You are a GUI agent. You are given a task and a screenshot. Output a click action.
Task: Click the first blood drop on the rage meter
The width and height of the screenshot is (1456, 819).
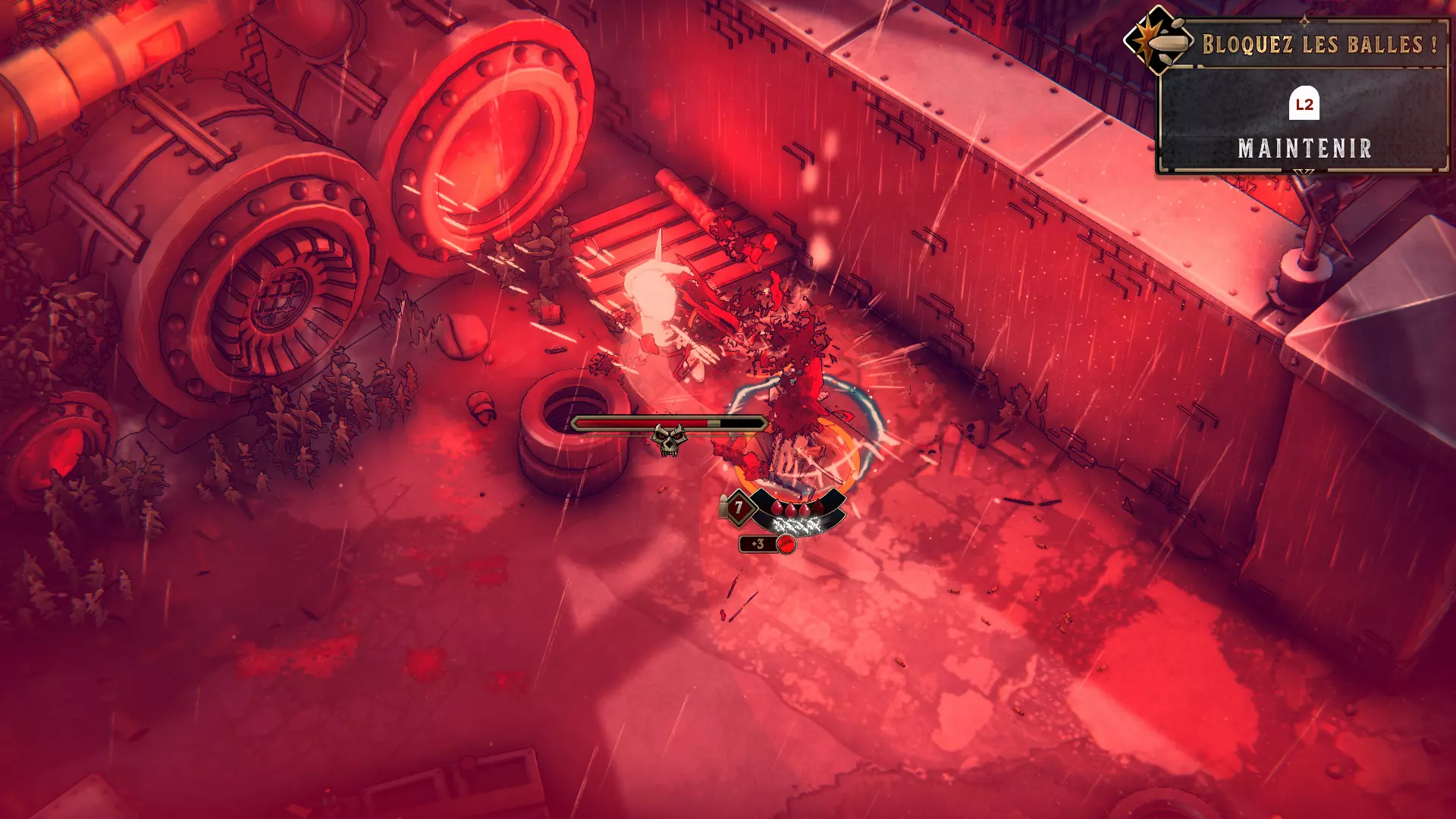[777, 508]
